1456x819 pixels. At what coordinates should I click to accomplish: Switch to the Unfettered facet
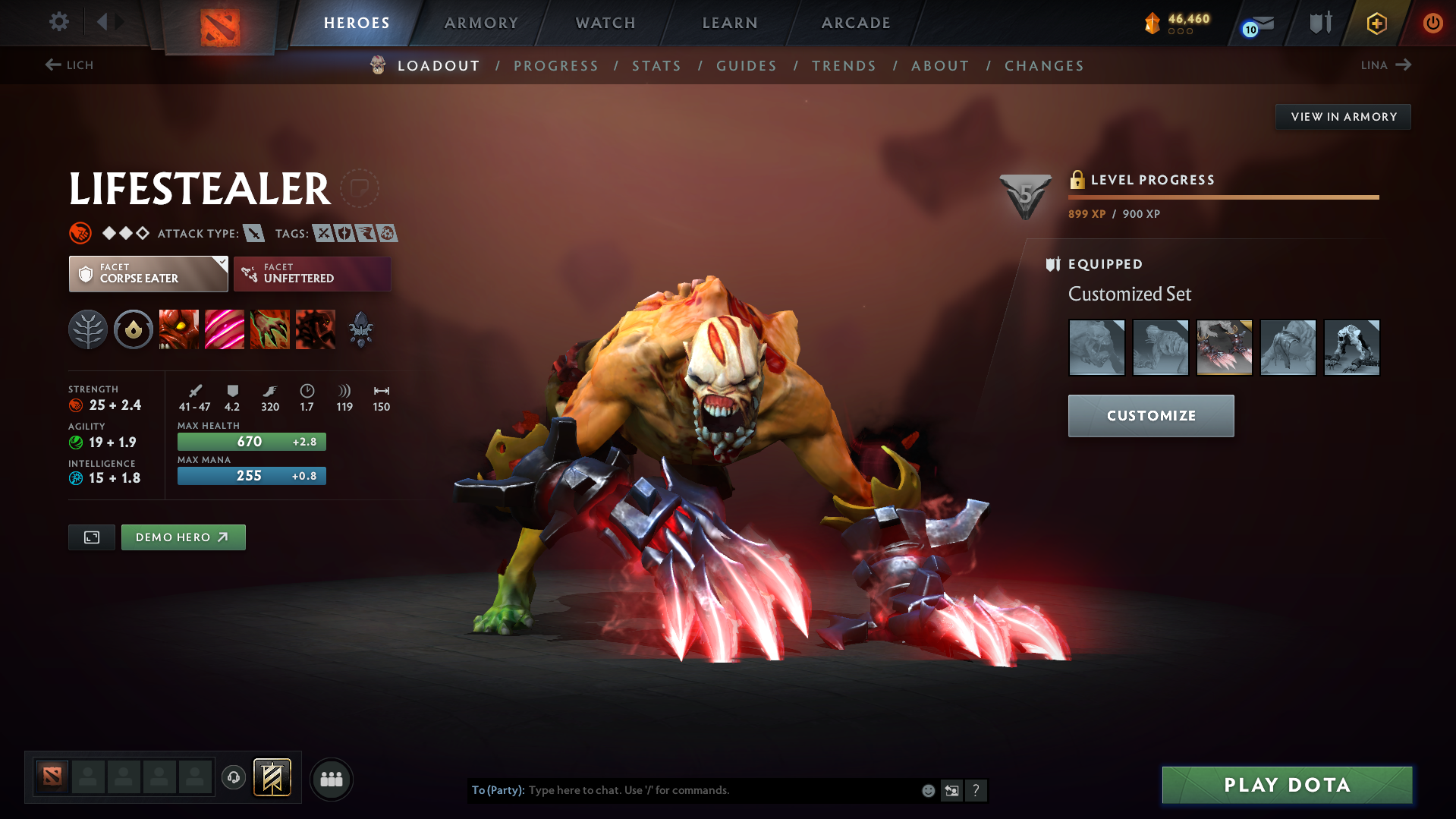coord(312,273)
